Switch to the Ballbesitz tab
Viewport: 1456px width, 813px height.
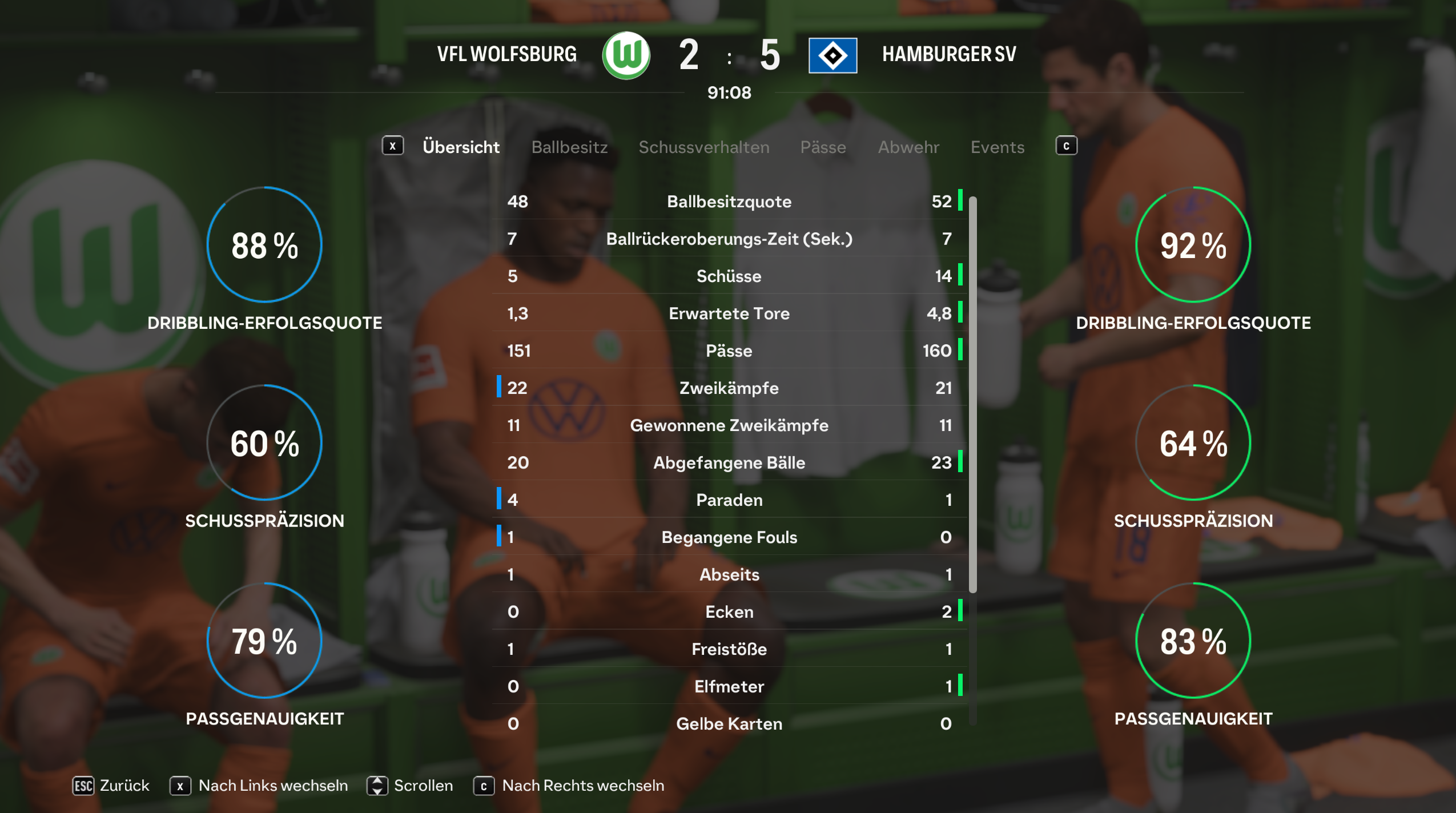tap(569, 147)
